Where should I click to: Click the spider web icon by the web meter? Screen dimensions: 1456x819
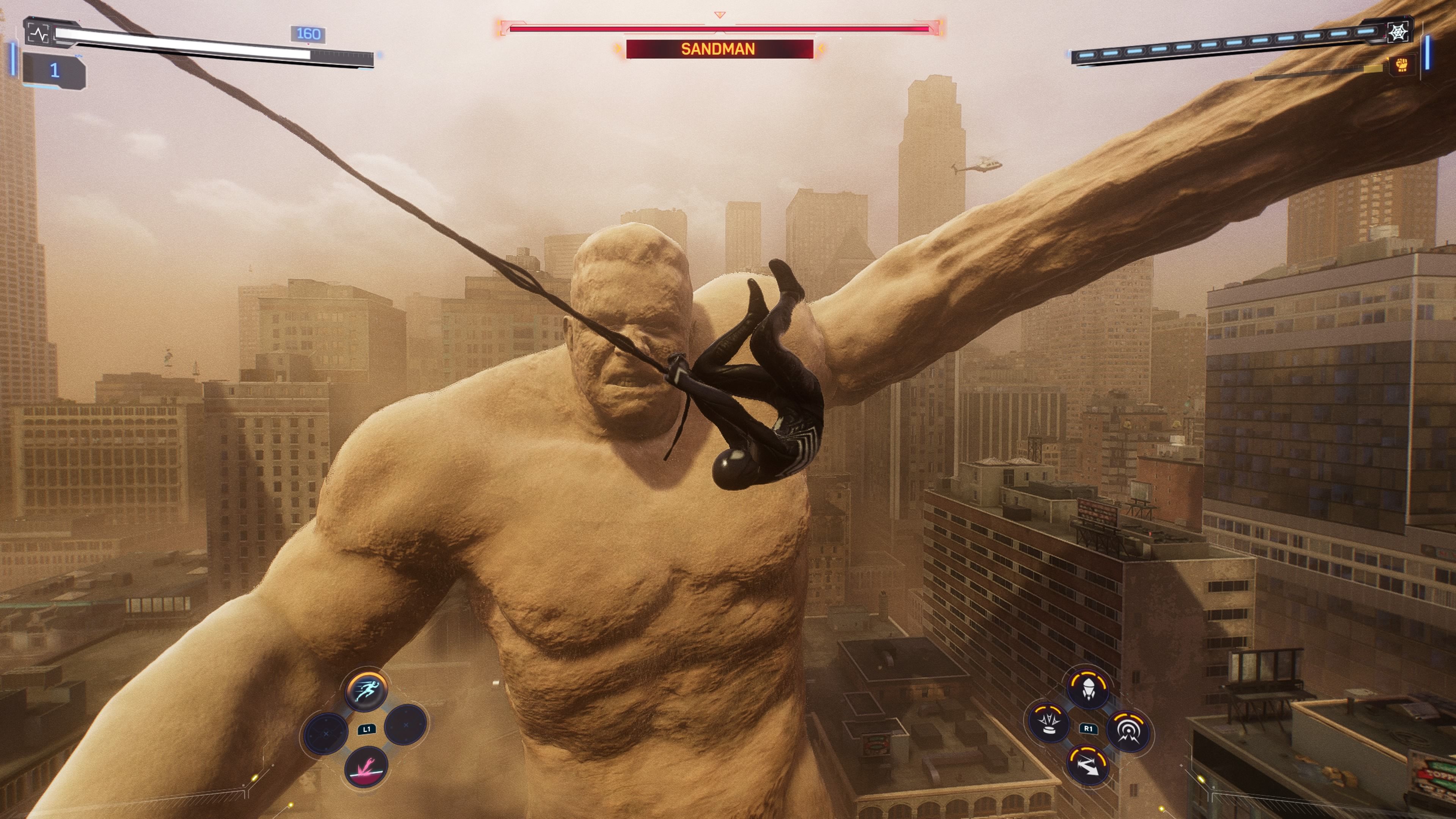point(1398,32)
